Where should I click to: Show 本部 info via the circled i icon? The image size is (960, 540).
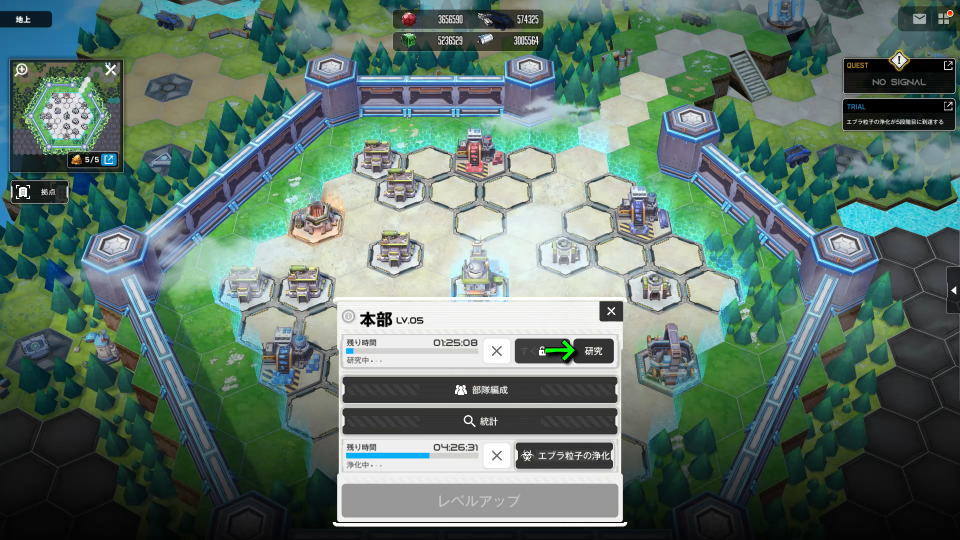[x=348, y=317]
